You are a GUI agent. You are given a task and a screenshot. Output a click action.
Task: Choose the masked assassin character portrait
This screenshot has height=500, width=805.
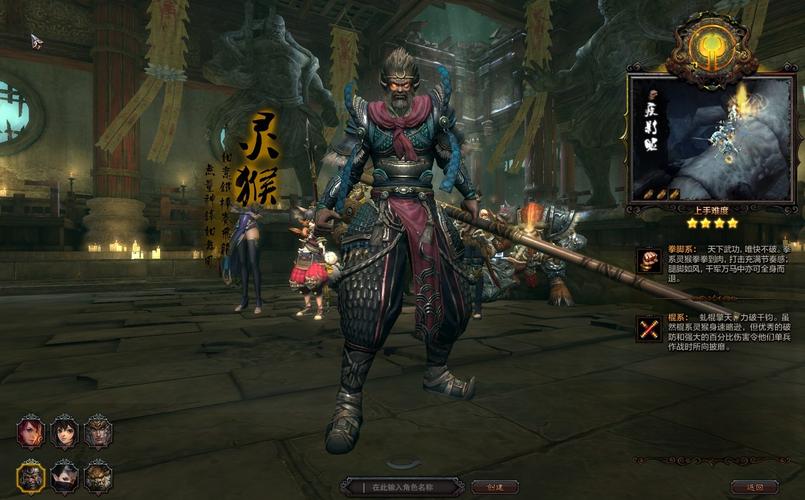pos(65,476)
